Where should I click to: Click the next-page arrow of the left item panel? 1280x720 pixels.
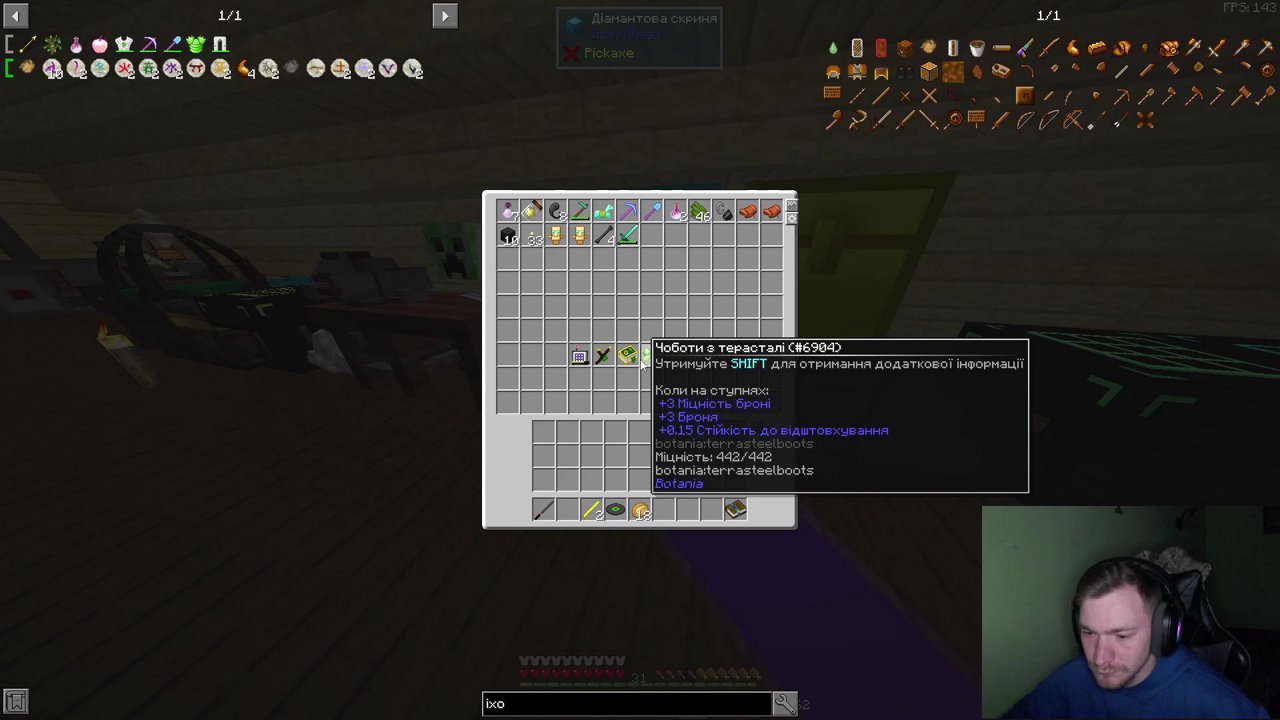pyautogui.click(x=444, y=15)
